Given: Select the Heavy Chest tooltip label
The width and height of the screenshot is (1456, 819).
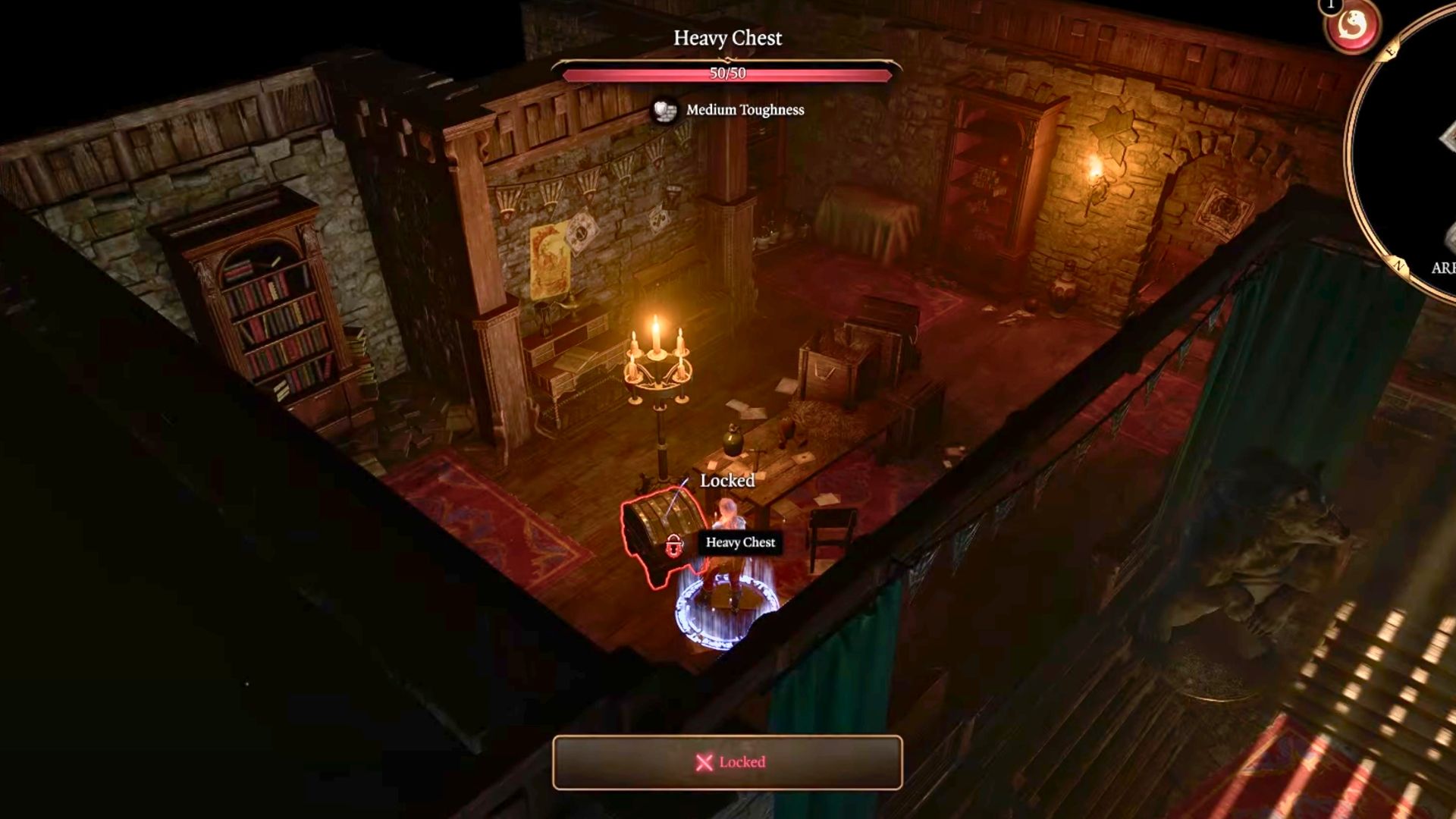Looking at the screenshot, I should [x=739, y=543].
